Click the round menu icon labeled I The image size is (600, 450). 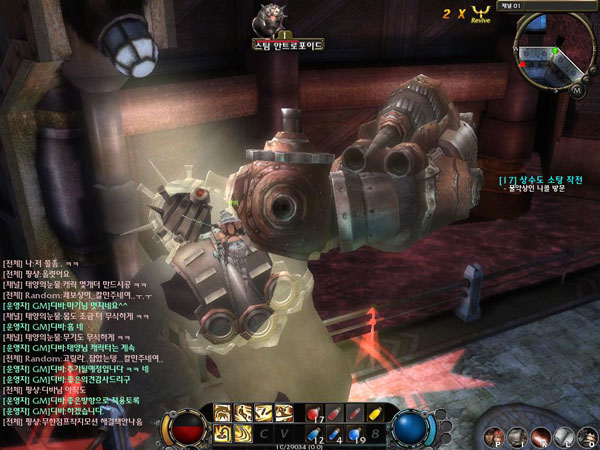tap(518, 435)
